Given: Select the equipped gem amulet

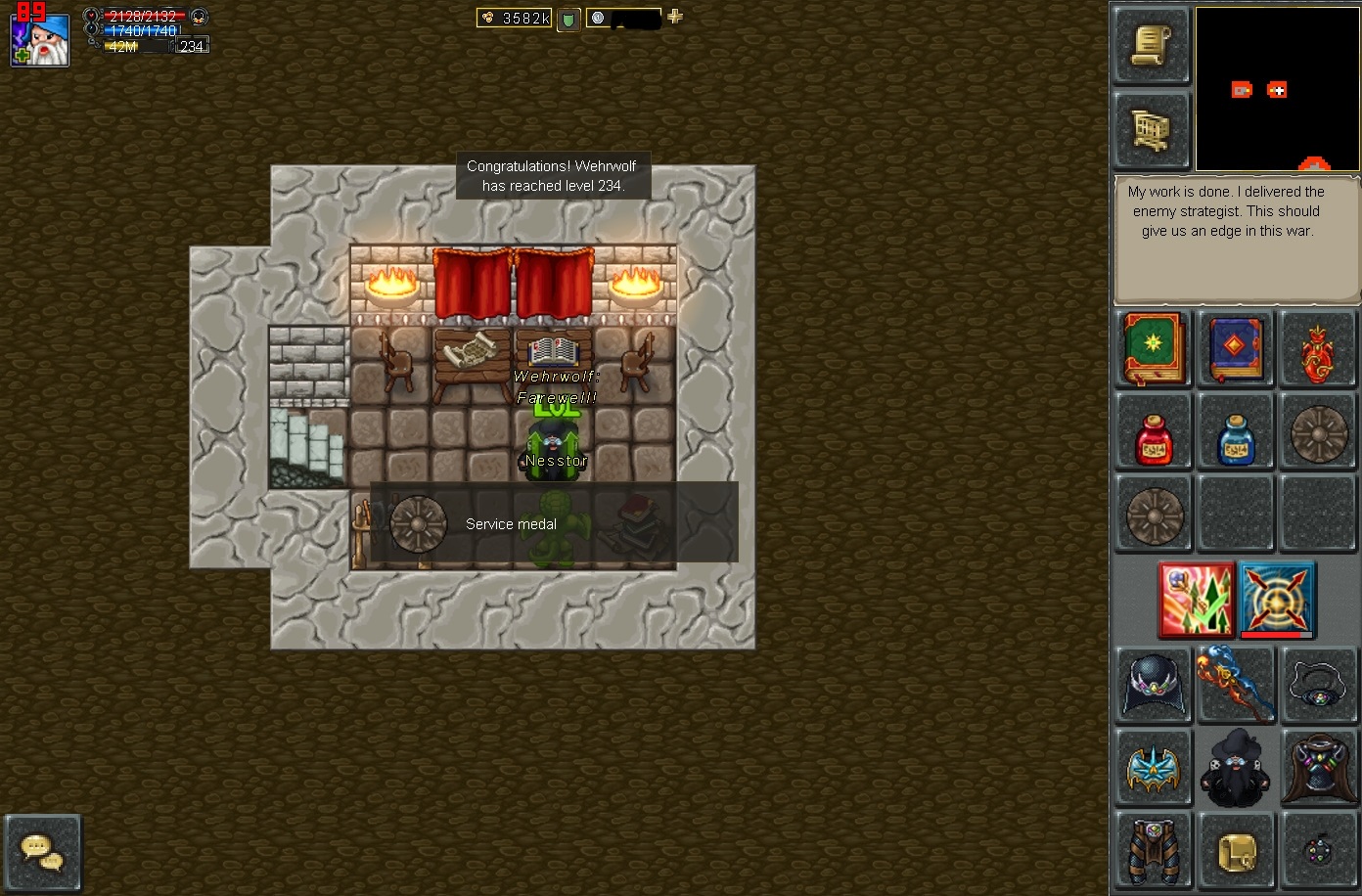Looking at the screenshot, I should pyautogui.click(x=1319, y=686).
